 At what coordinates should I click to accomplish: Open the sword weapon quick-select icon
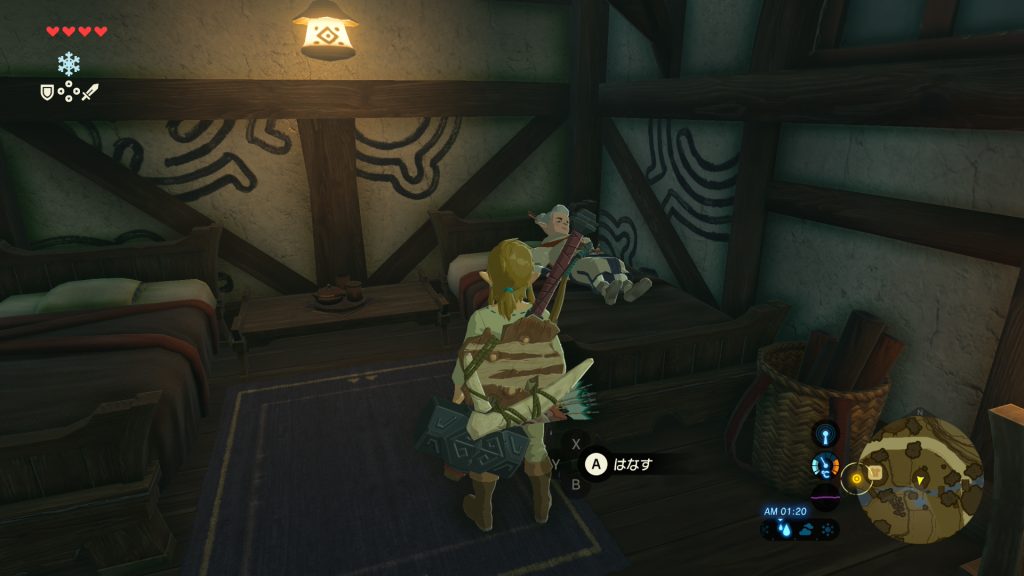point(90,92)
